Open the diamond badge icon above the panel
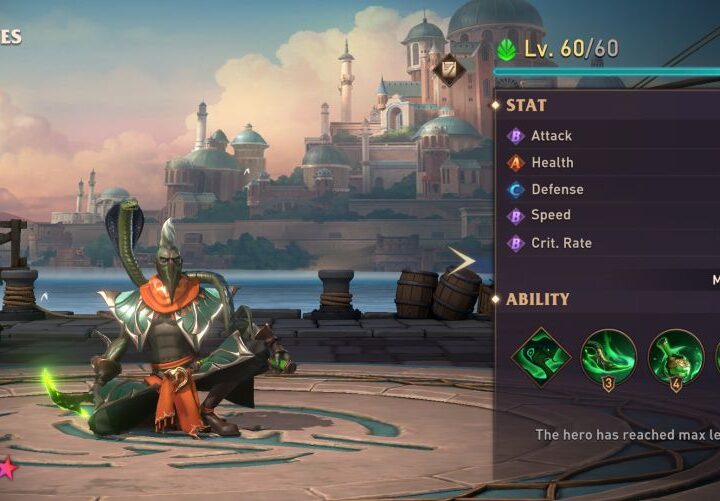 [448, 69]
